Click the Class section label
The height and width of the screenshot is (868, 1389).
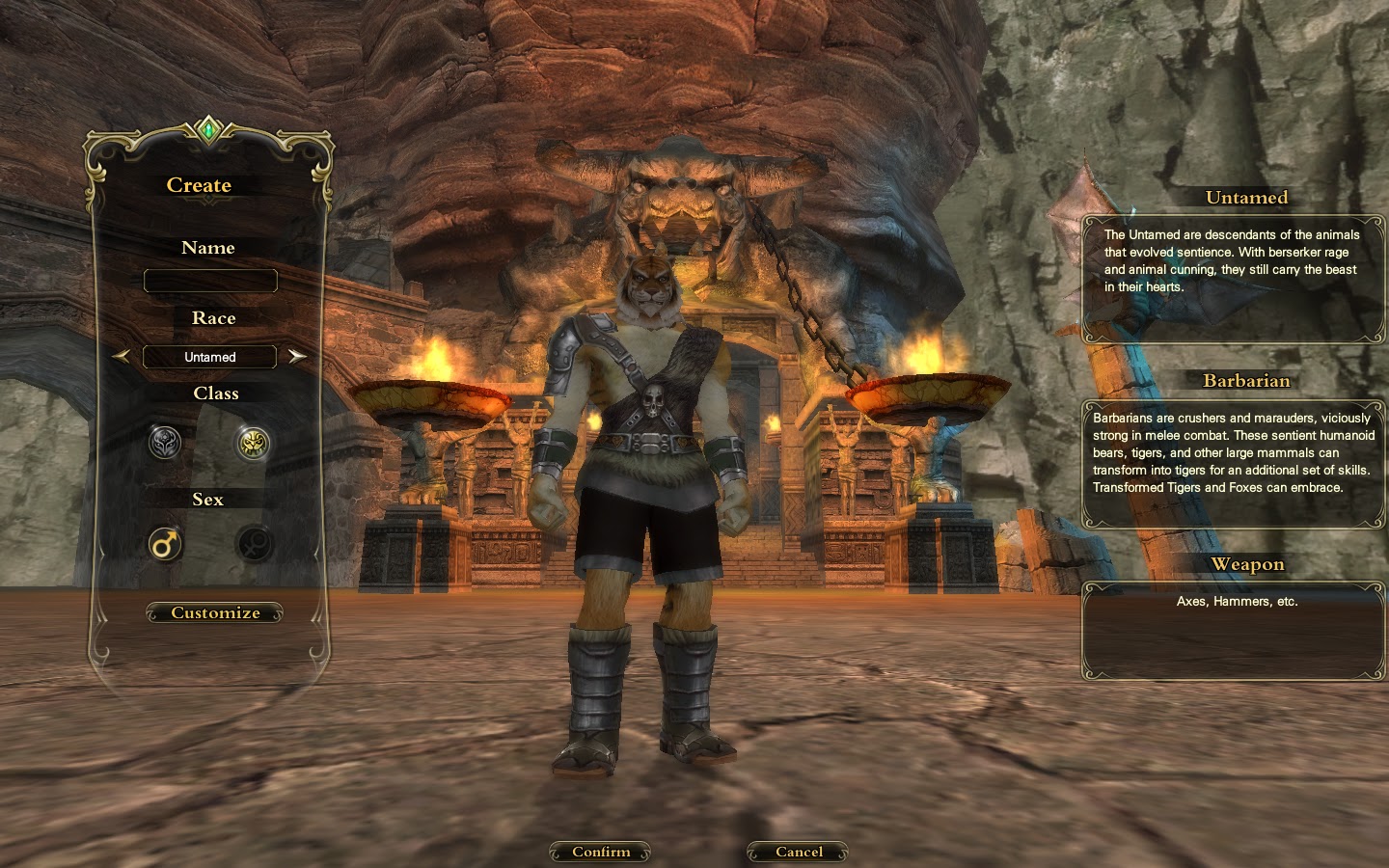click(215, 393)
